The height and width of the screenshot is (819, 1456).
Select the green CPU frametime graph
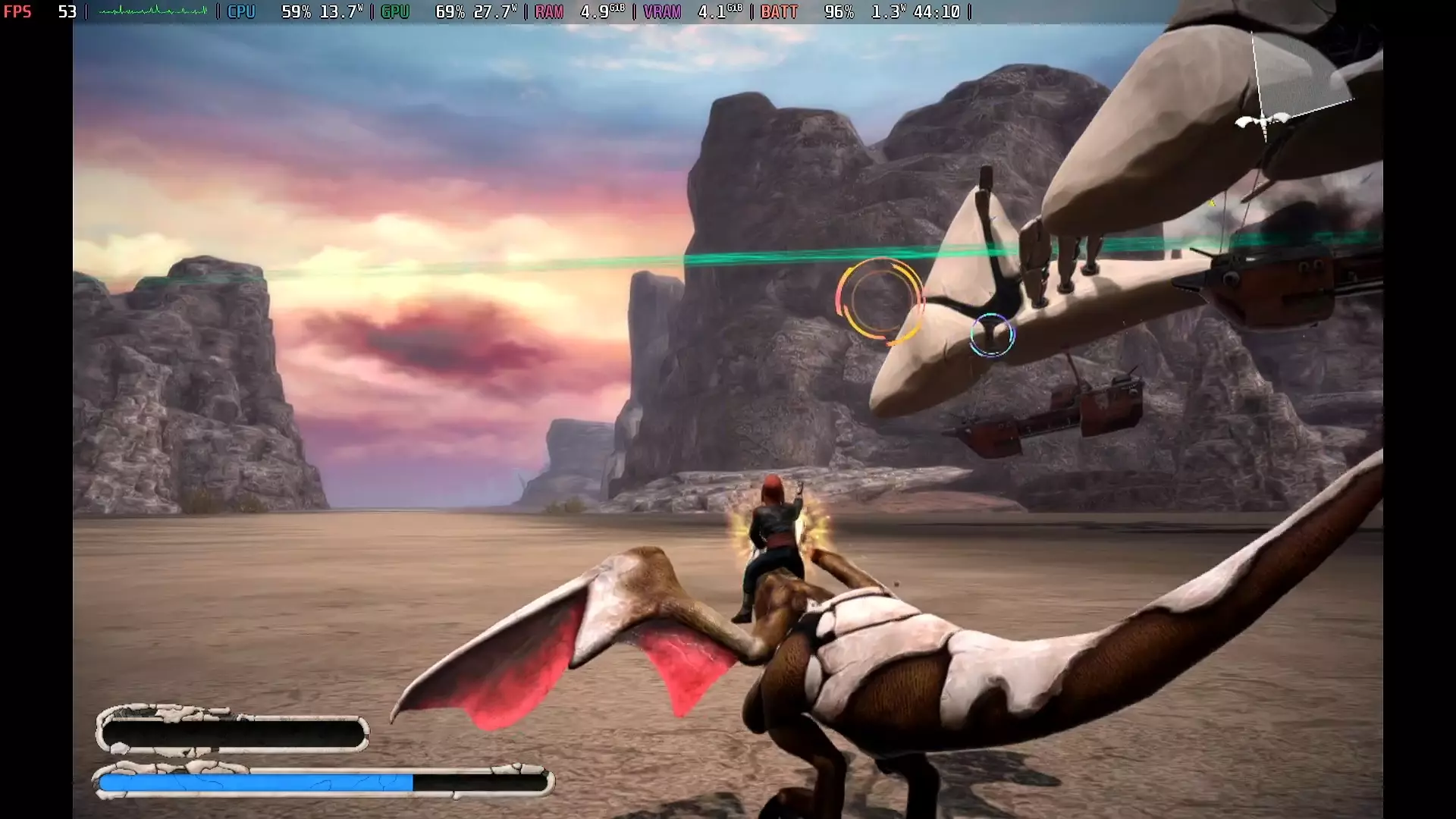click(152, 11)
